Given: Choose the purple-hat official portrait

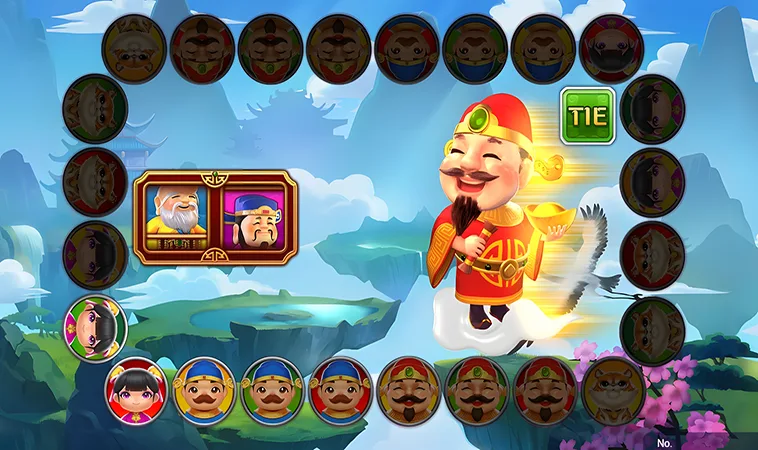Looking at the screenshot, I should tap(254, 217).
